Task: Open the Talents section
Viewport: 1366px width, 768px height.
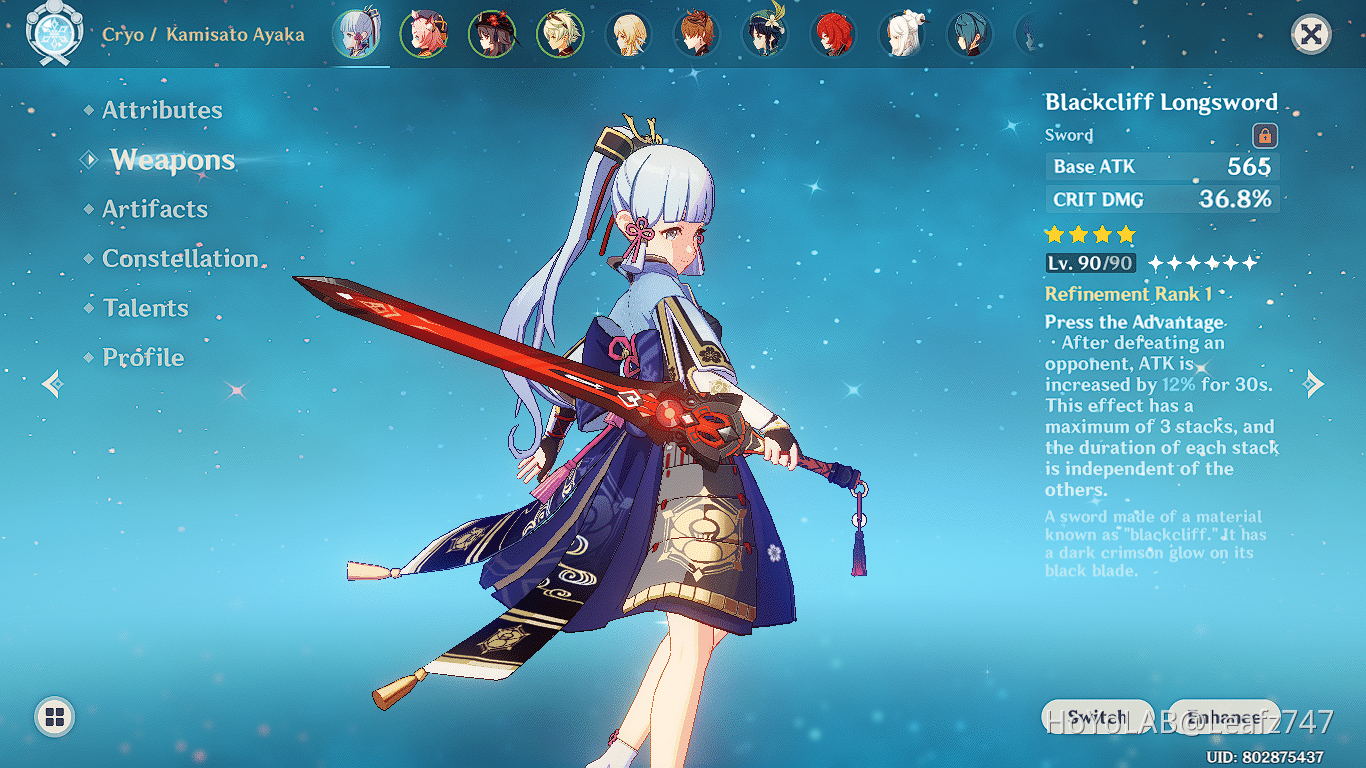Action: [x=145, y=308]
